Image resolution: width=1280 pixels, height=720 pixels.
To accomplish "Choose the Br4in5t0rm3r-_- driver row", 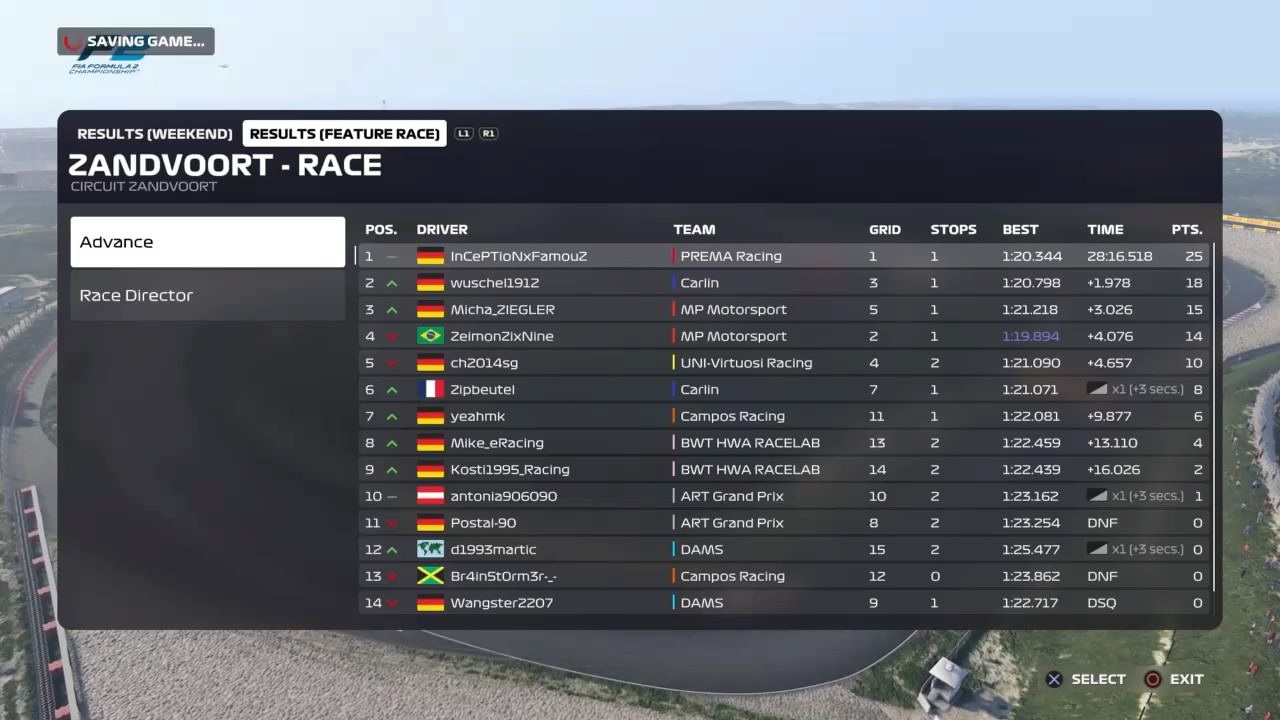I will [783, 576].
